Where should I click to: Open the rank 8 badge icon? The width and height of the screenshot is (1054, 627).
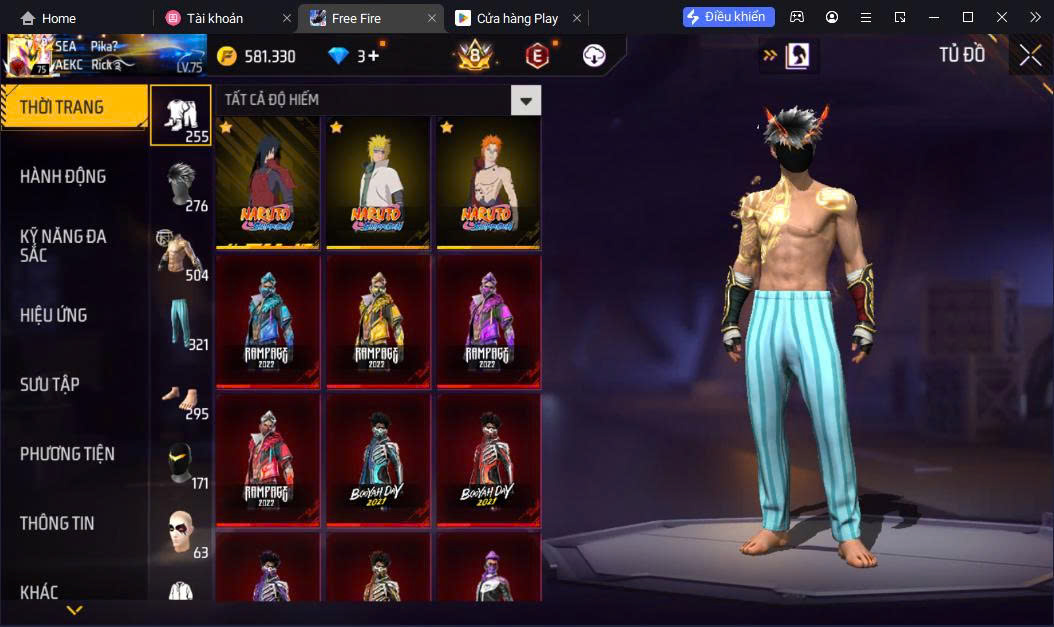click(473, 56)
